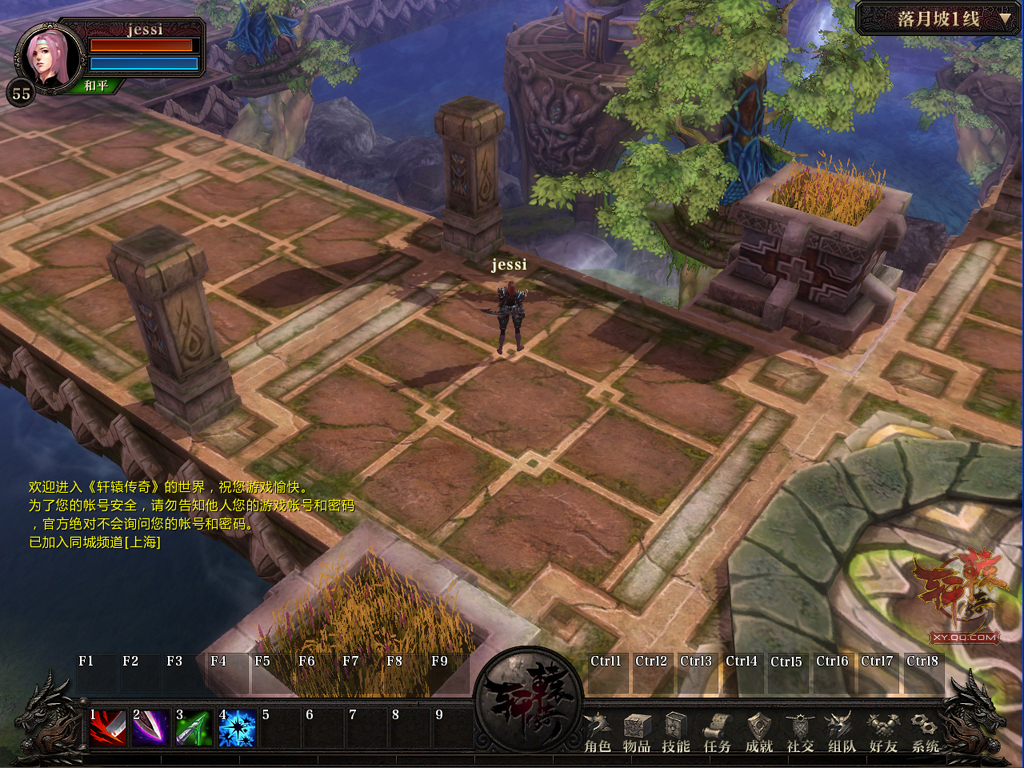
Task: Toggle the 和平 peace mode label
Action: tap(97, 86)
